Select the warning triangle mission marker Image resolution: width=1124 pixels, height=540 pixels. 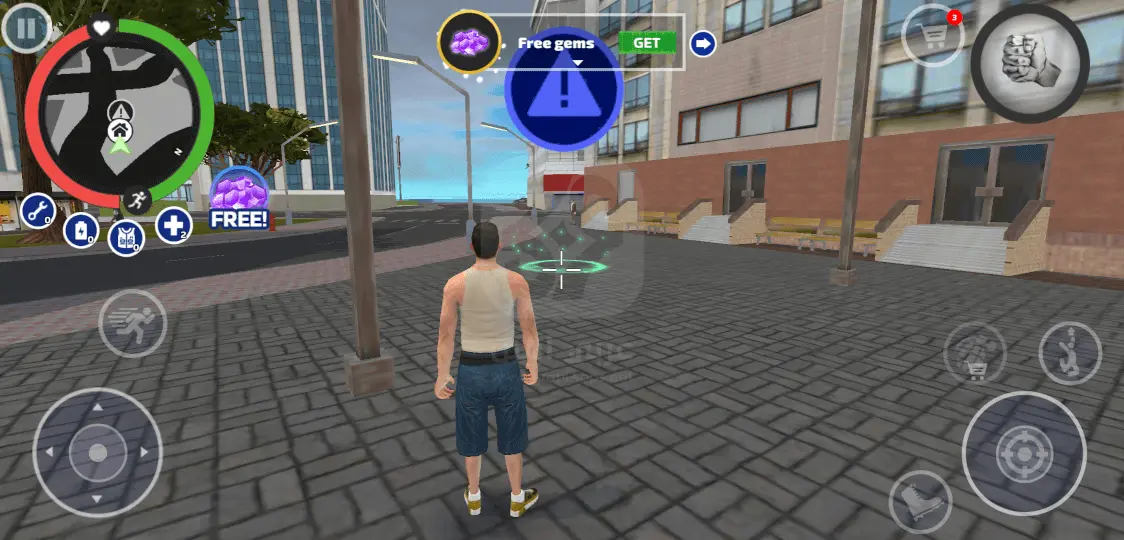[563, 89]
